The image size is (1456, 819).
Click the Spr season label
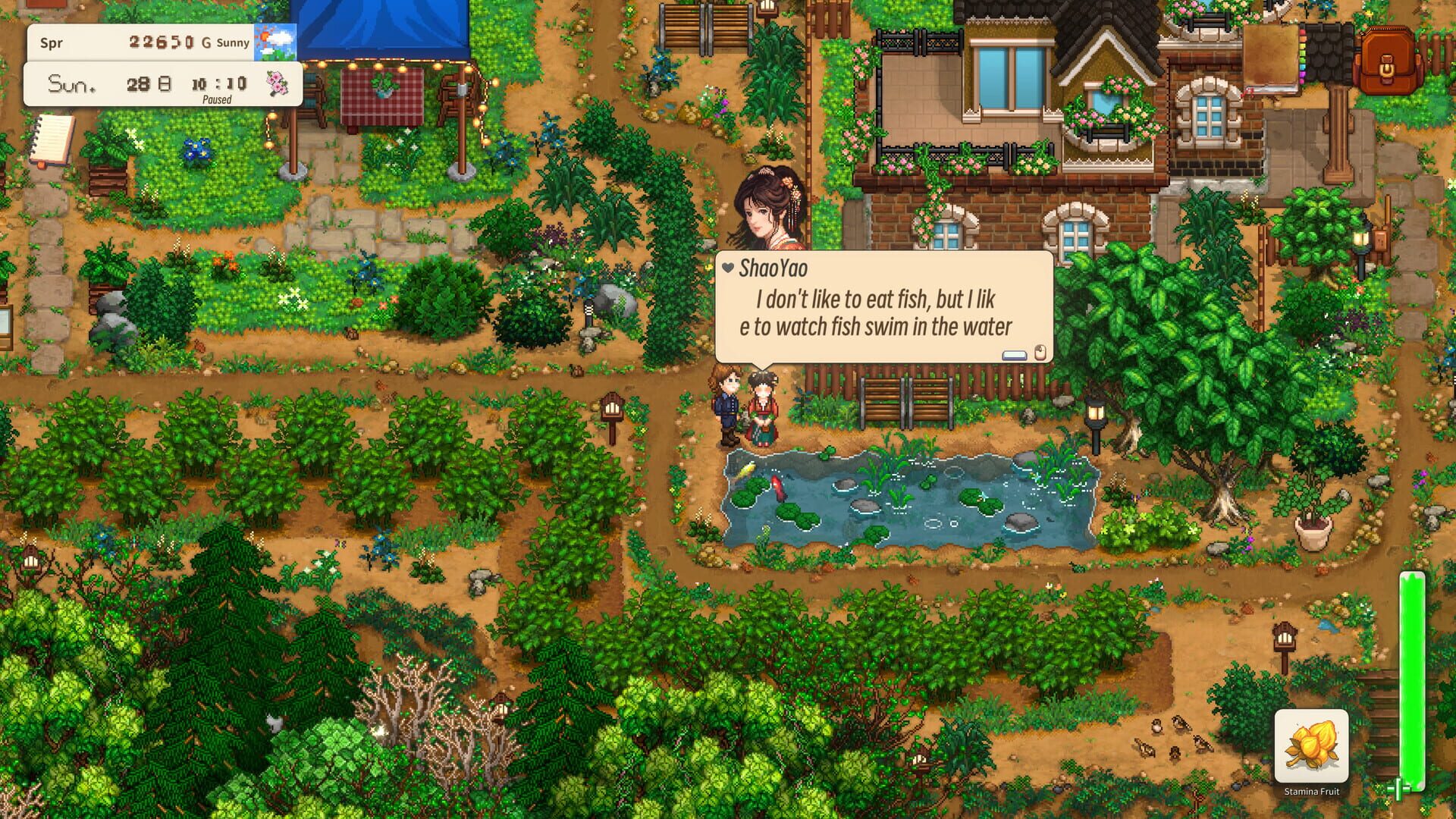click(51, 42)
